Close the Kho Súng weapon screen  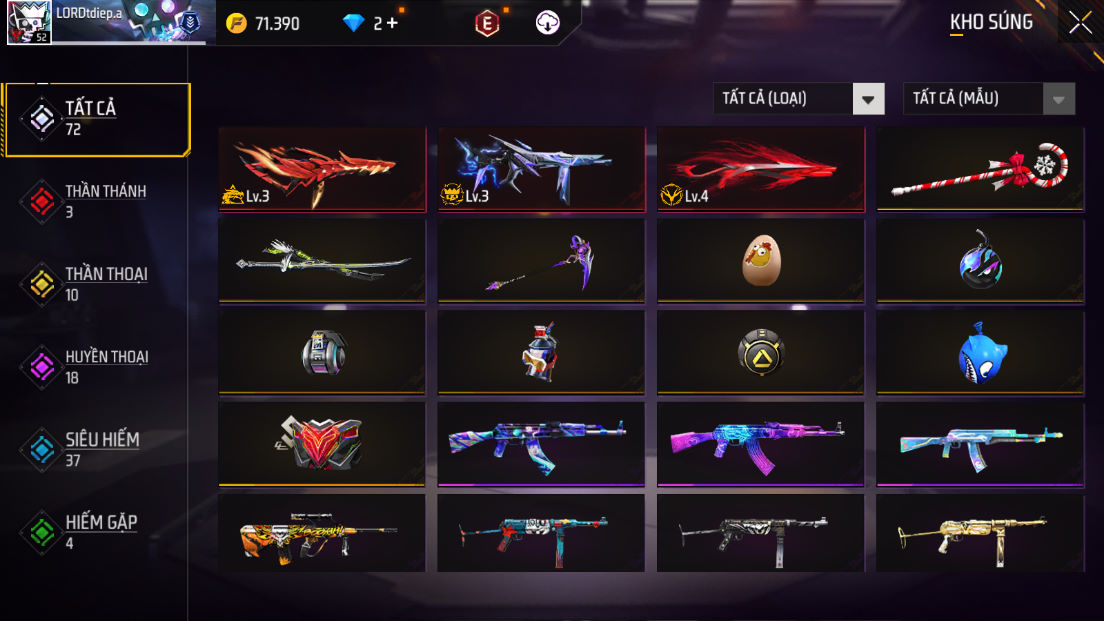[1080, 22]
